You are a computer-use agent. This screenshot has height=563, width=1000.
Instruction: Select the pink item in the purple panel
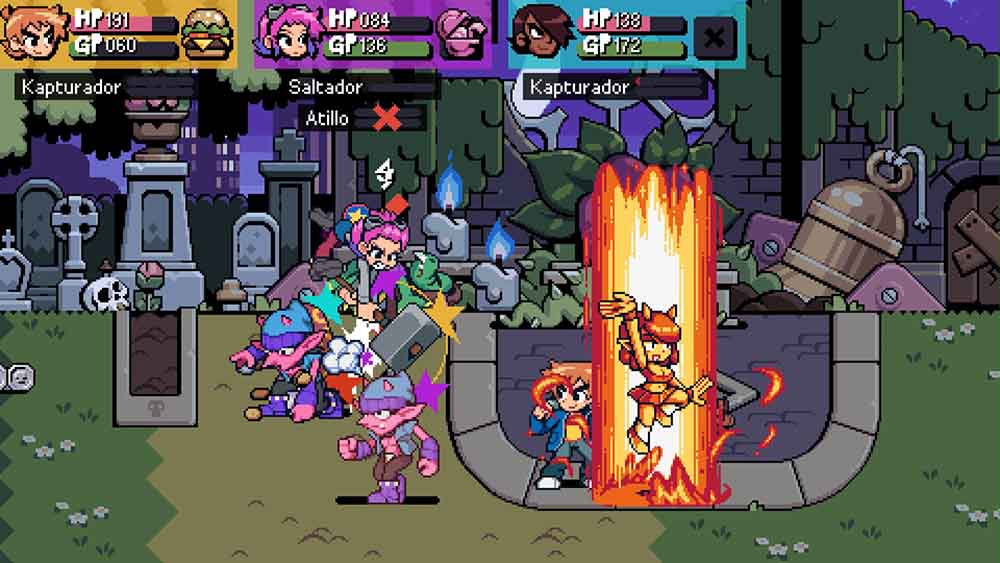(x=461, y=35)
